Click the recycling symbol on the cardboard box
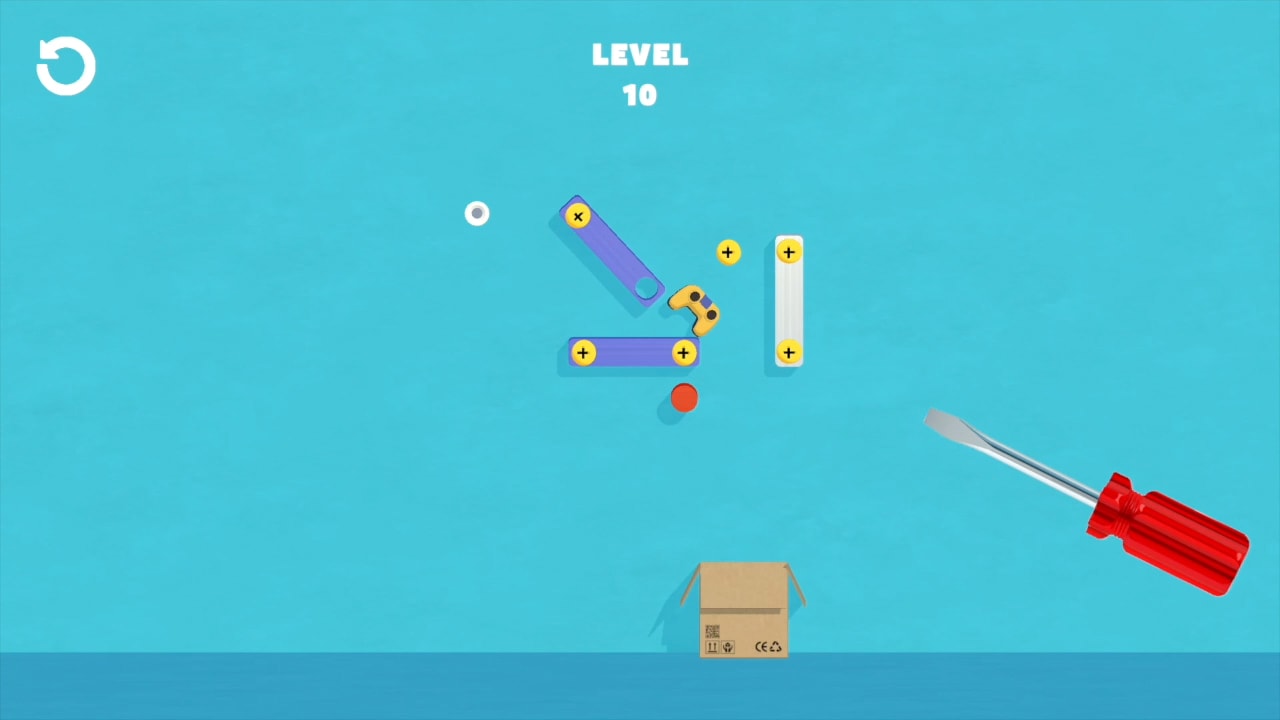The width and height of the screenshot is (1280, 720). [x=775, y=647]
